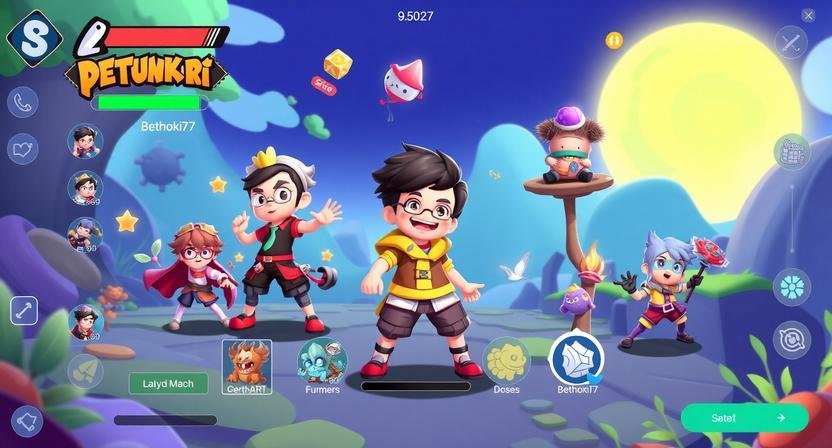This screenshot has height=448, width=832.
Task: Close the screen with the X button
Action: point(808,15)
